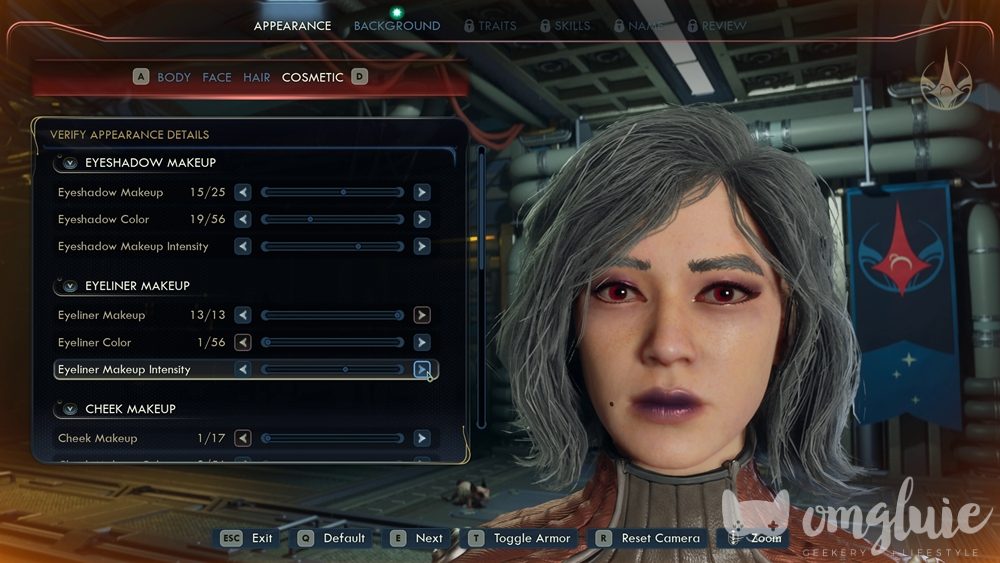Screen dimensions: 1000x563
Task: Collapse the Eyeliner Makeup section
Action: point(70,286)
